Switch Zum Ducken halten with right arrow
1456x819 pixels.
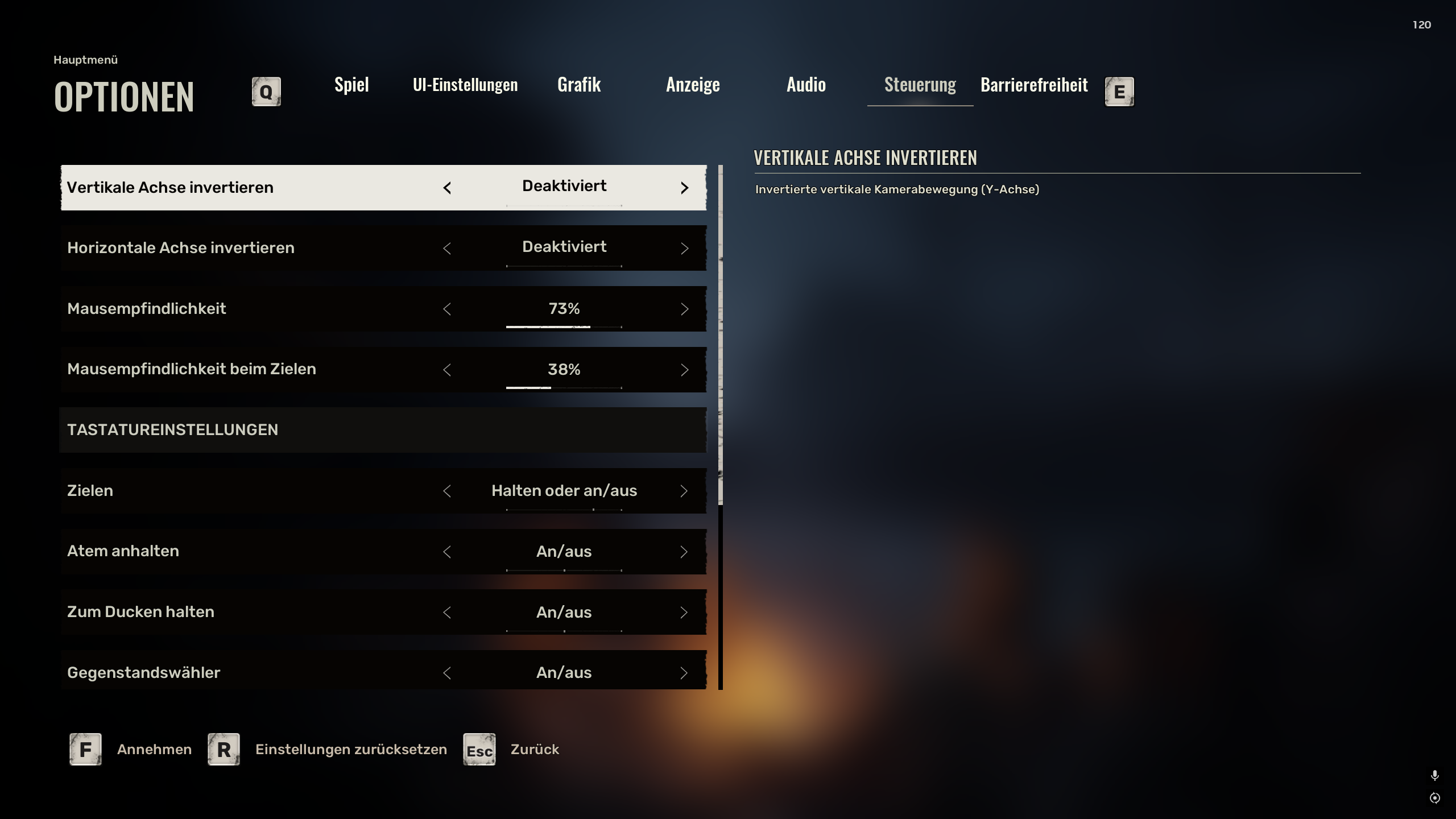pyautogui.click(x=684, y=613)
